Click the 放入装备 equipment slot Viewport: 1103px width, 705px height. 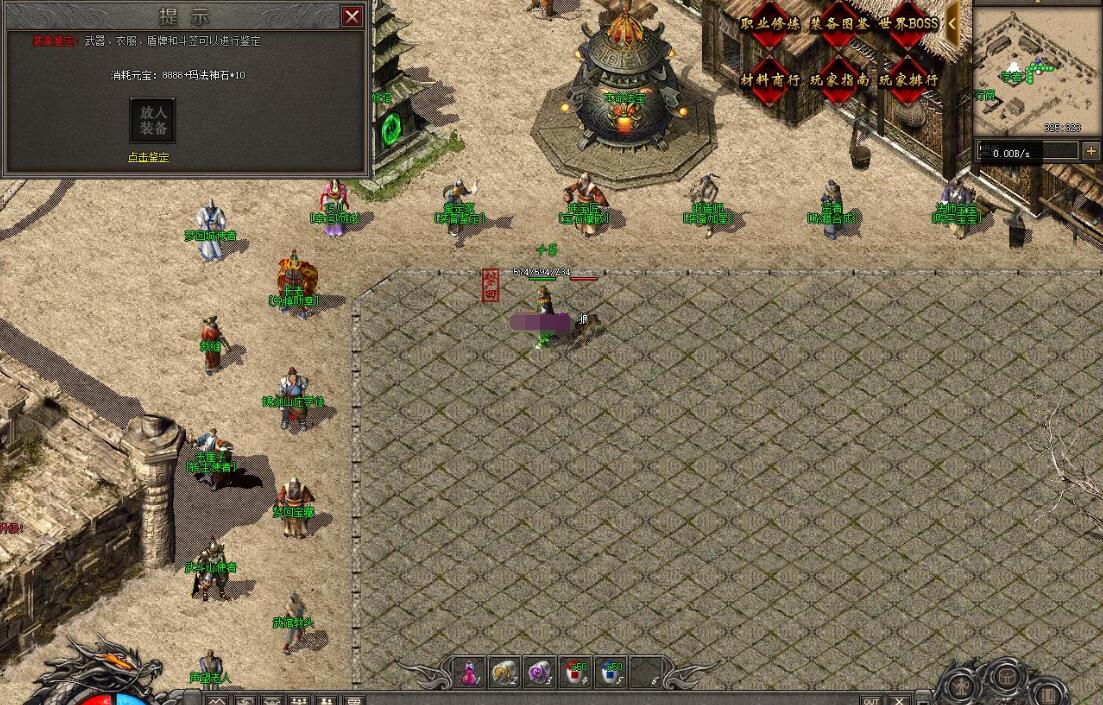153,120
